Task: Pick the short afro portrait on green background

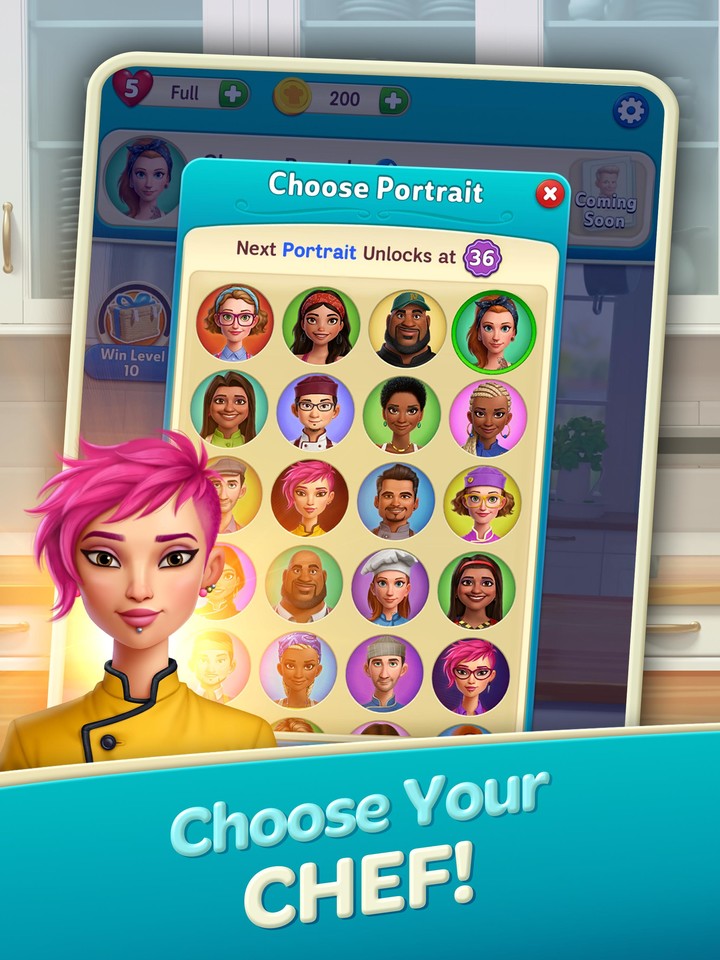Action: [401, 413]
